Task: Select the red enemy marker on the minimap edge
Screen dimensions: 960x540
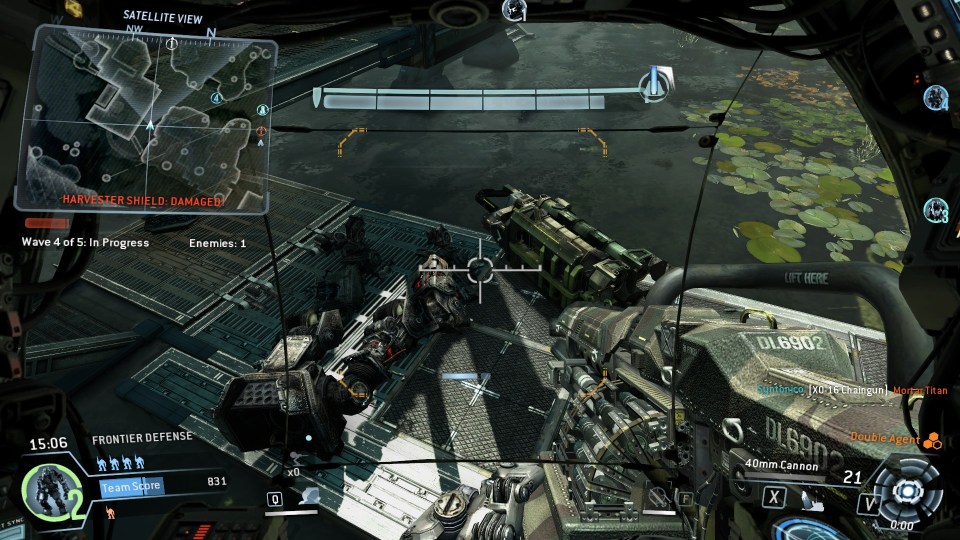Action: (262, 130)
